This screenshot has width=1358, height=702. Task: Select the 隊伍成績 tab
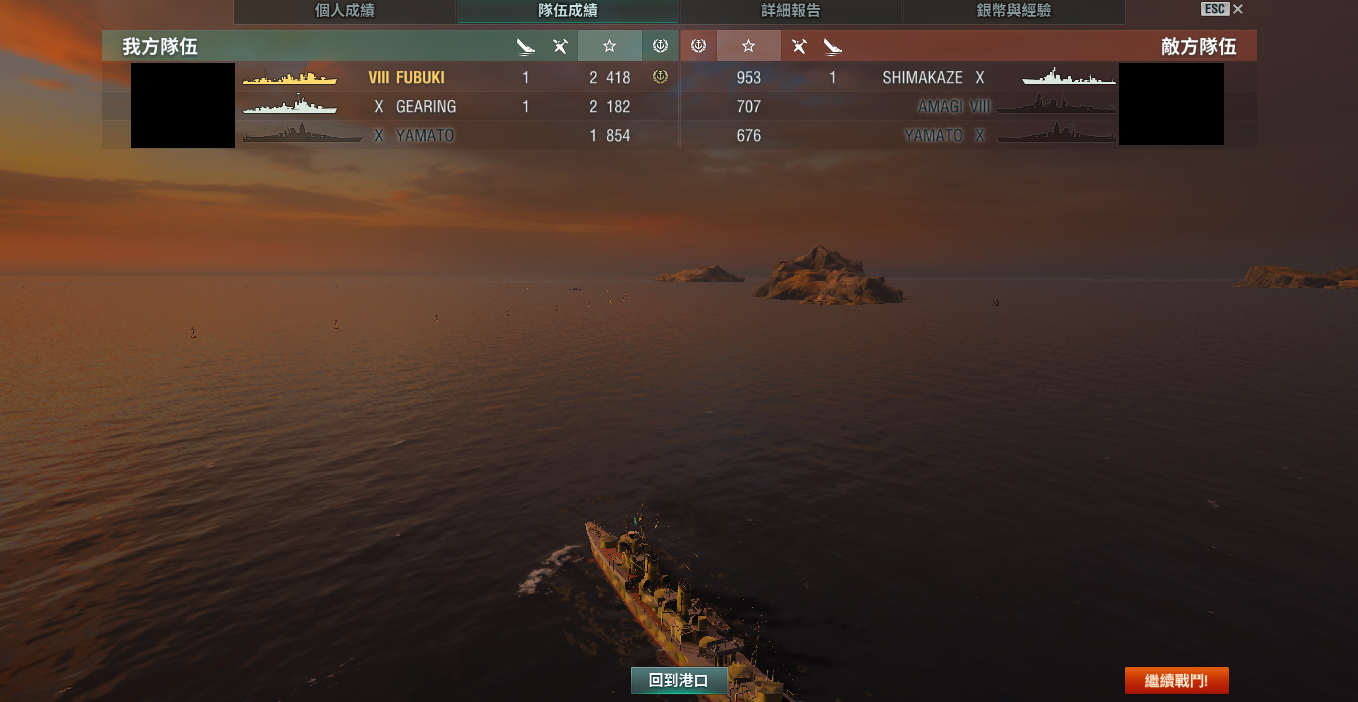click(x=568, y=11)
